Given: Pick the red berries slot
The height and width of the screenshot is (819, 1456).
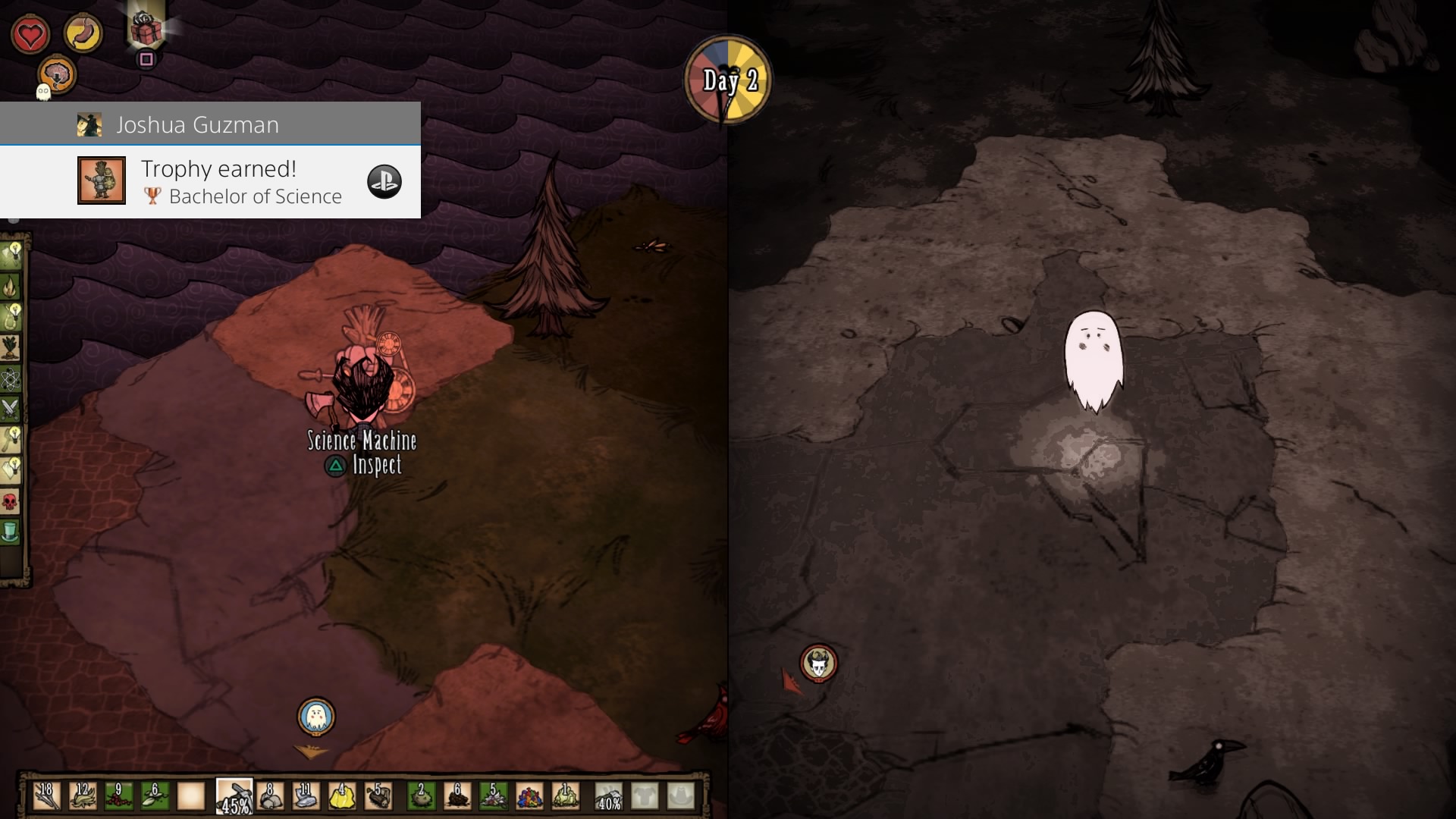Looking at the screenshot, I should pyautogui.click(x=118, y=796).
